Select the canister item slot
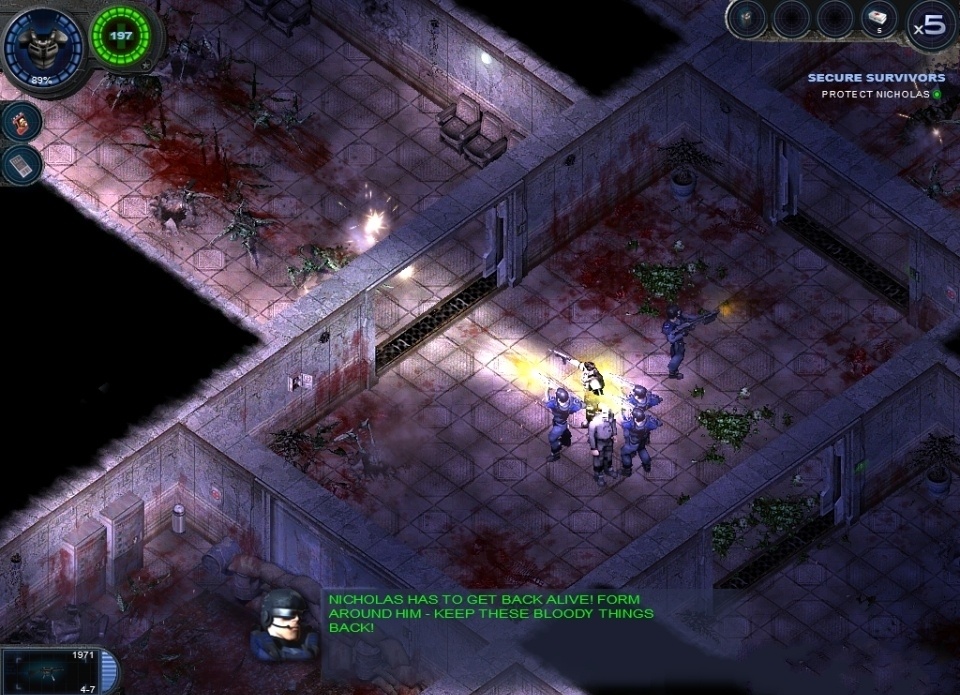 (x=748, y=18)
